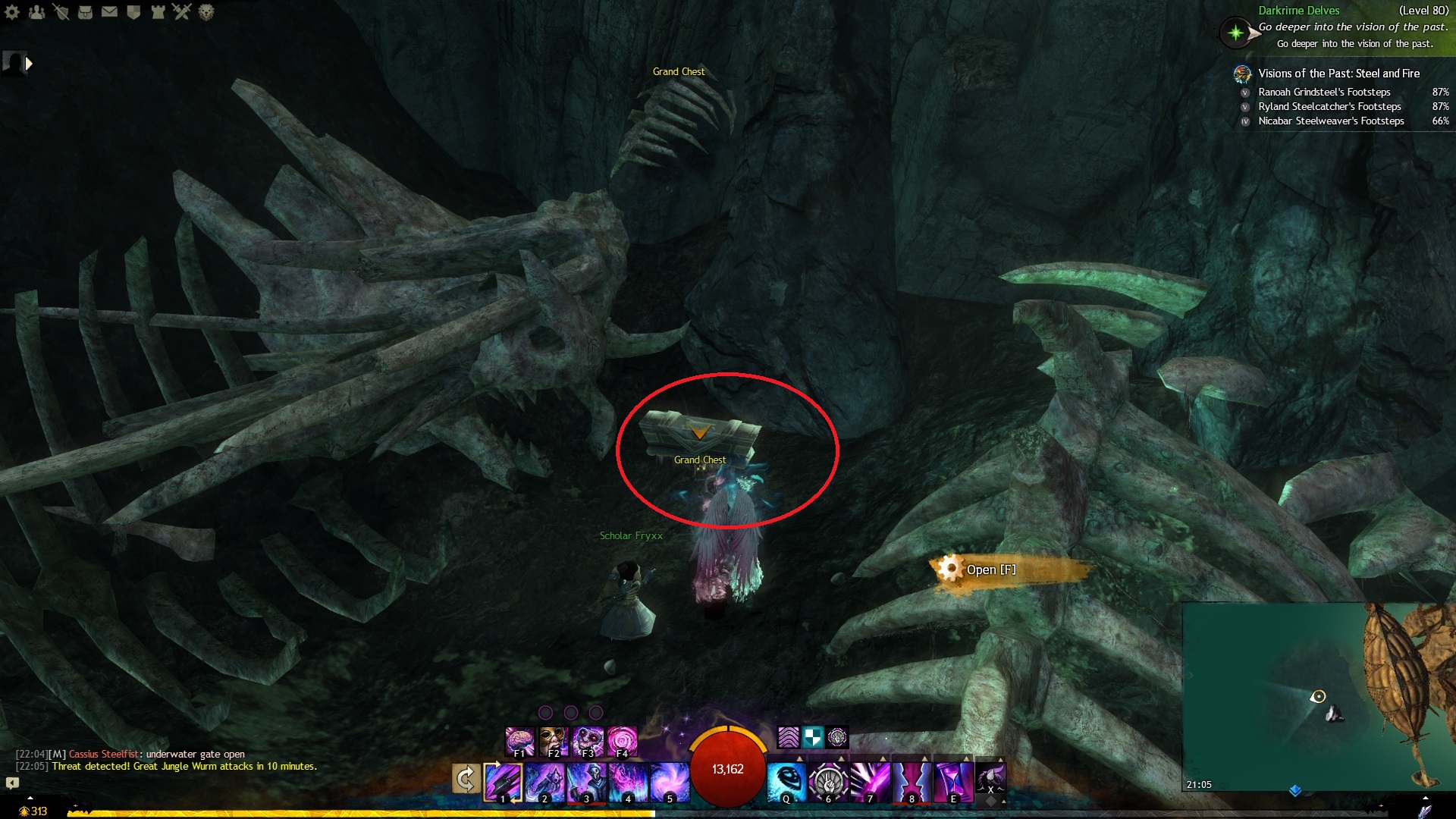The height and width of the screenshot is (819, 1456).
Task: Expand the party portrait arrow
Action: click(29, 64)
